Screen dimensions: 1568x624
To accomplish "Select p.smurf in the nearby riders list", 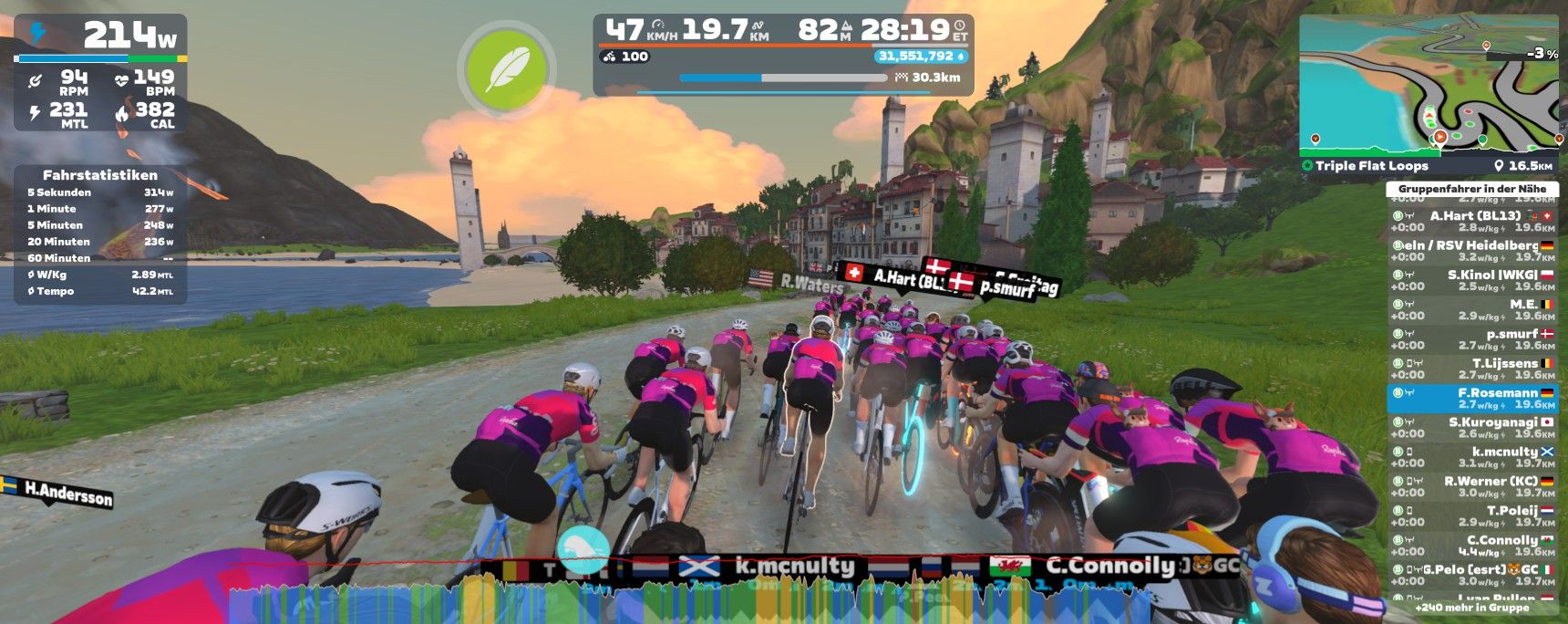I will (1472, 339).
